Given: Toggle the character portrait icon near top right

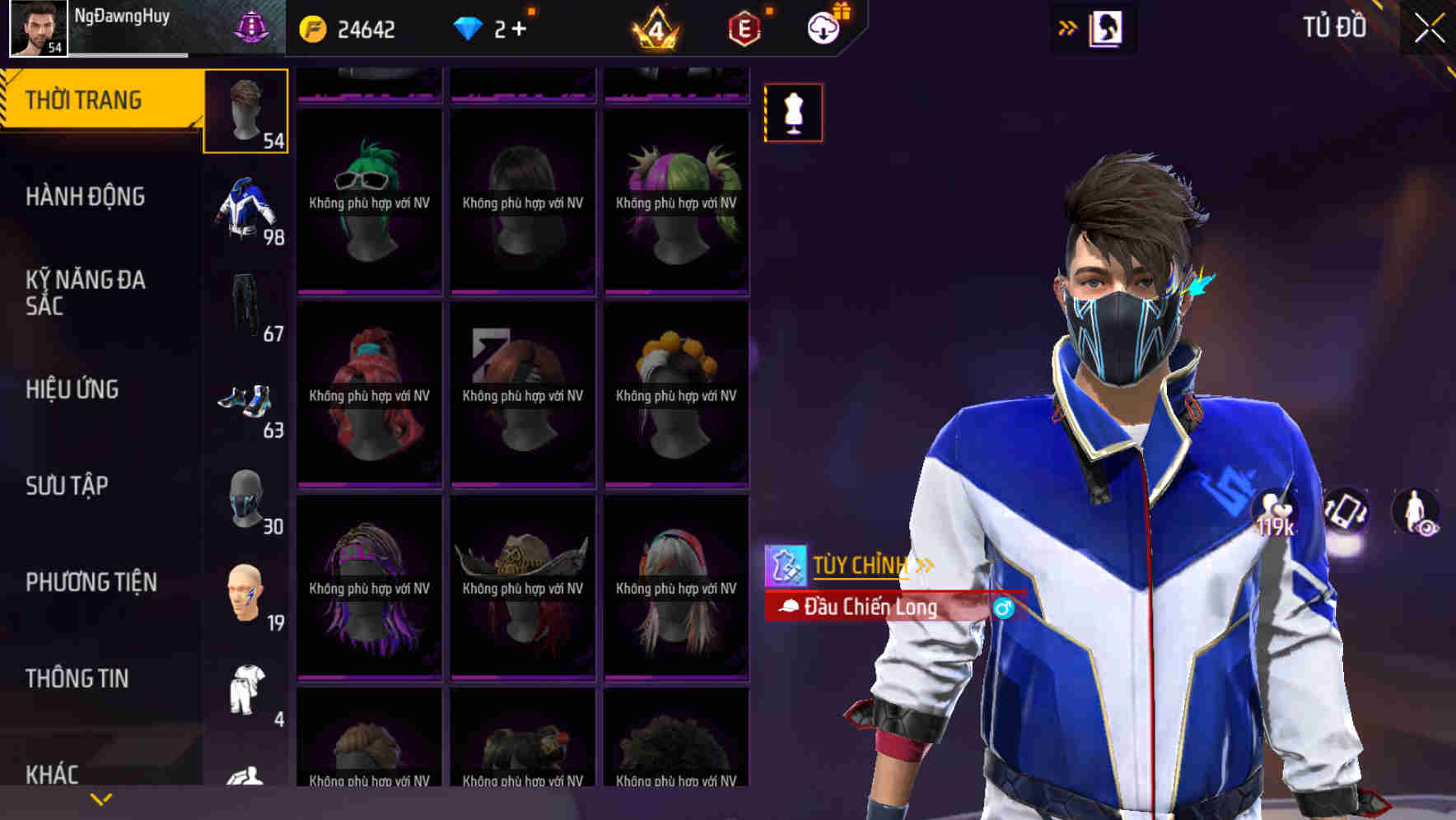Looking at the screenshot, I should pyautogui.click(x=1106, y=27).
